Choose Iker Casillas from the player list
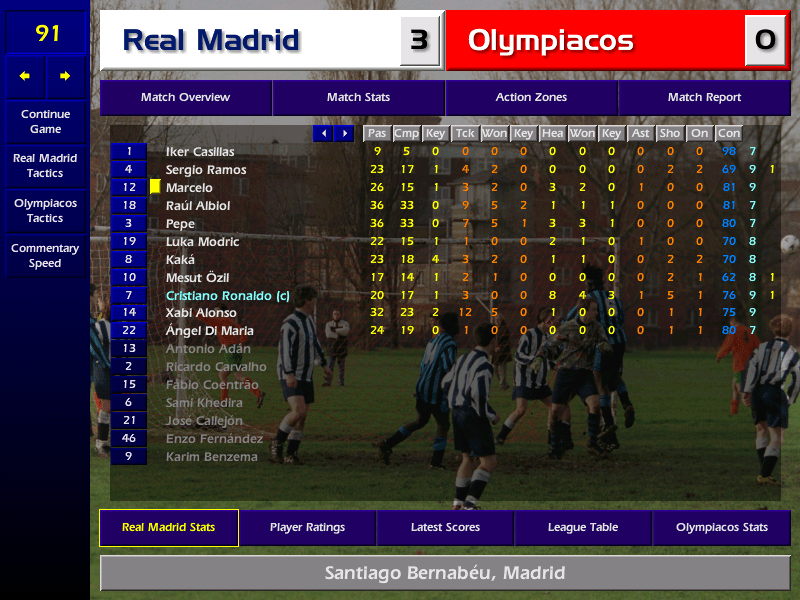The image size is (800, 600). click(x=200, y=152)
